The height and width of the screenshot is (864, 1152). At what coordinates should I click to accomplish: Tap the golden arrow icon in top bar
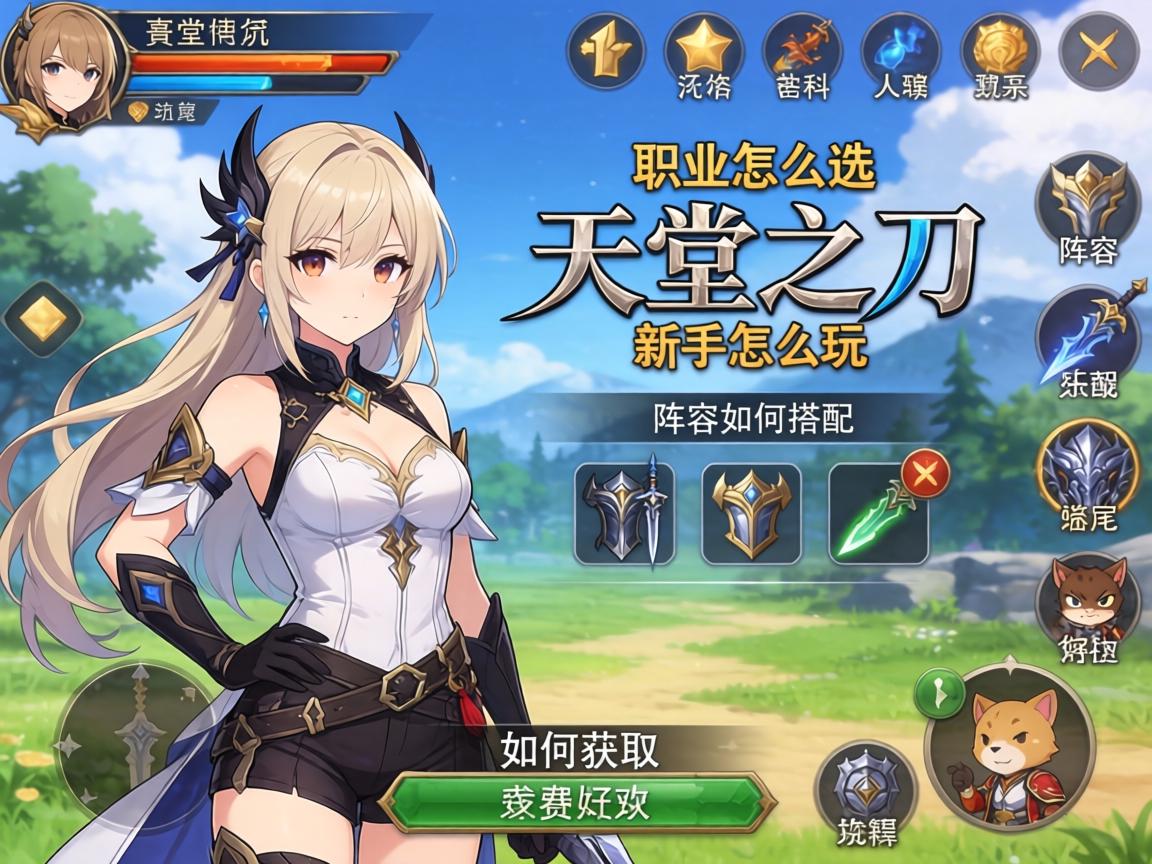click(605, 50)
